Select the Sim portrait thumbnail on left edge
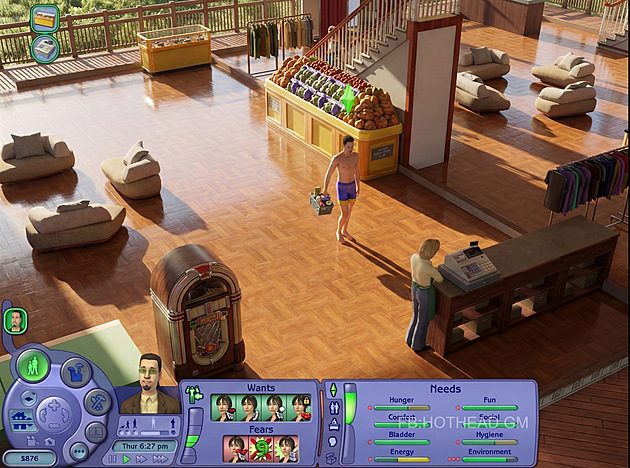The height and width of the screenshot is (468, 630). 15,320
